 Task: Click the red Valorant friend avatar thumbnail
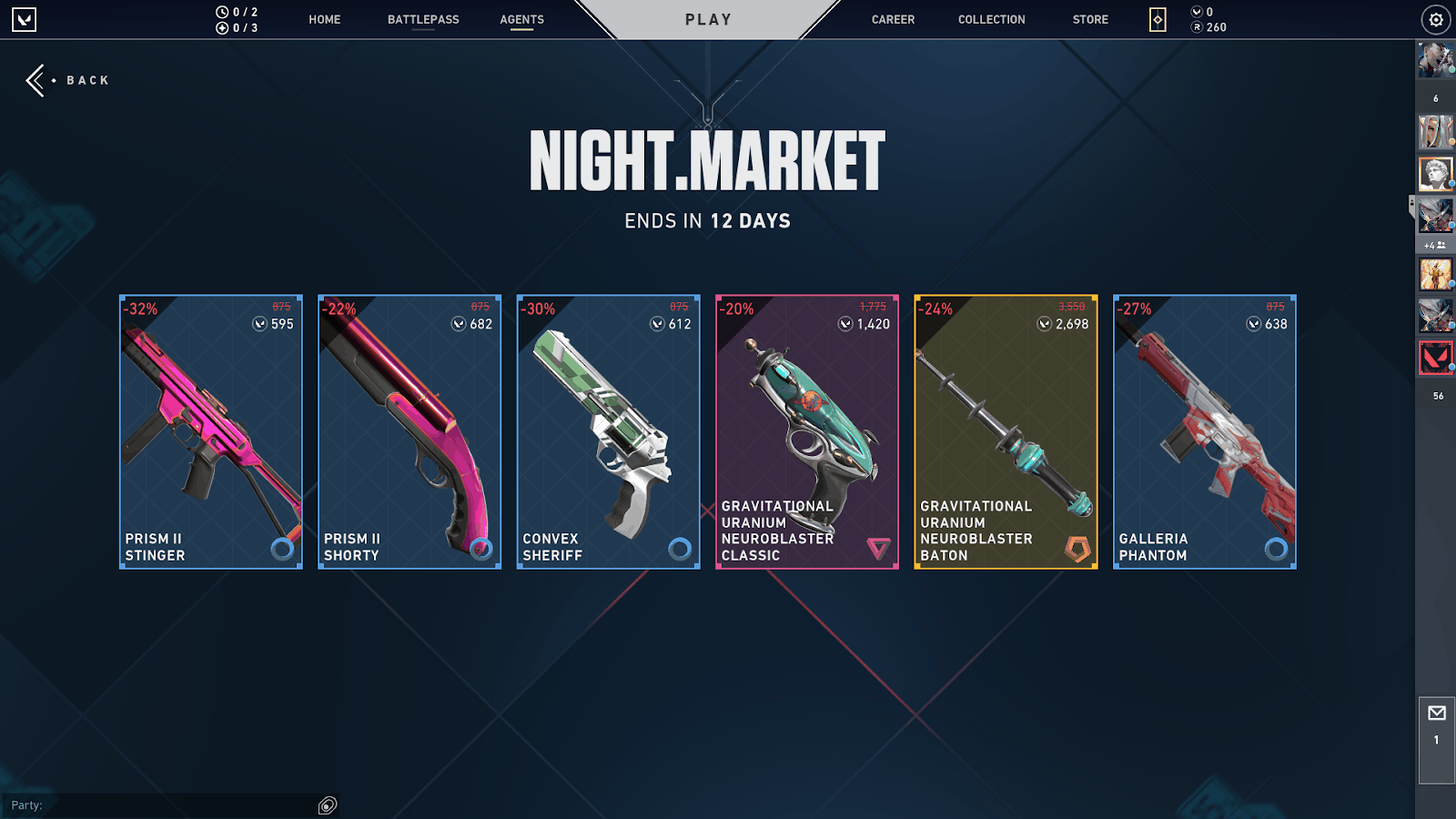tap(1436, 357)
